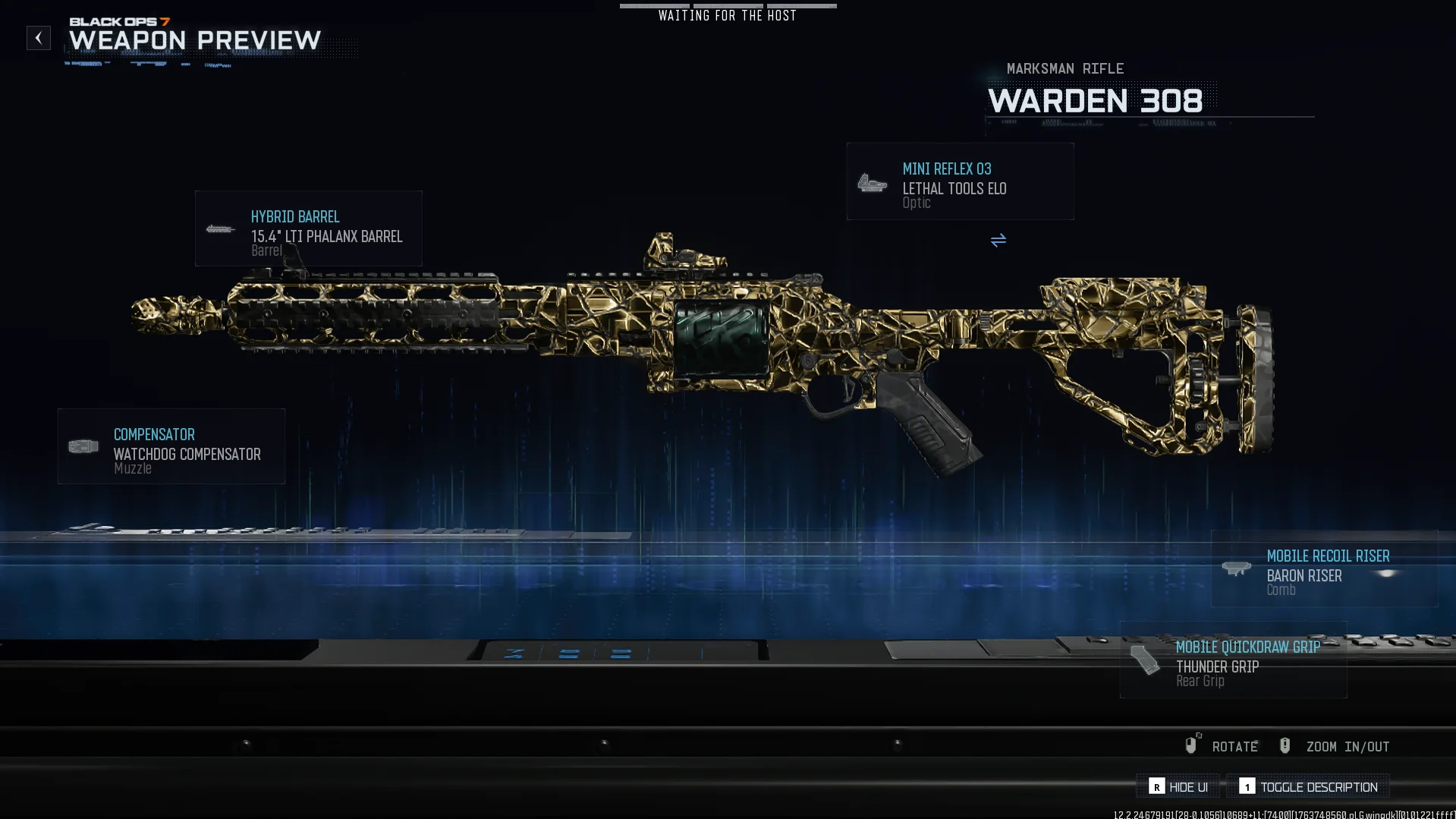
Task: Click the back arrow beside Weapon Preview
Action: pyautogui.click(x=38, y=38)
